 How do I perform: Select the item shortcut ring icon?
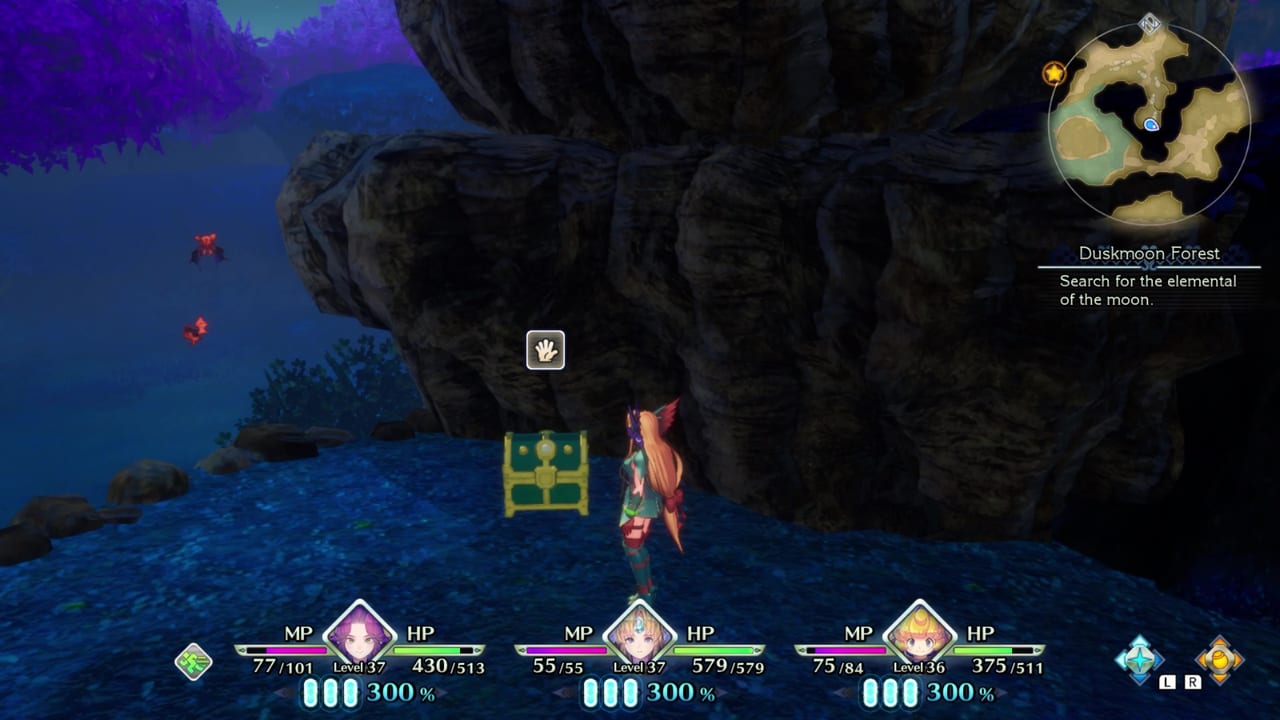tap(1222, 660)
